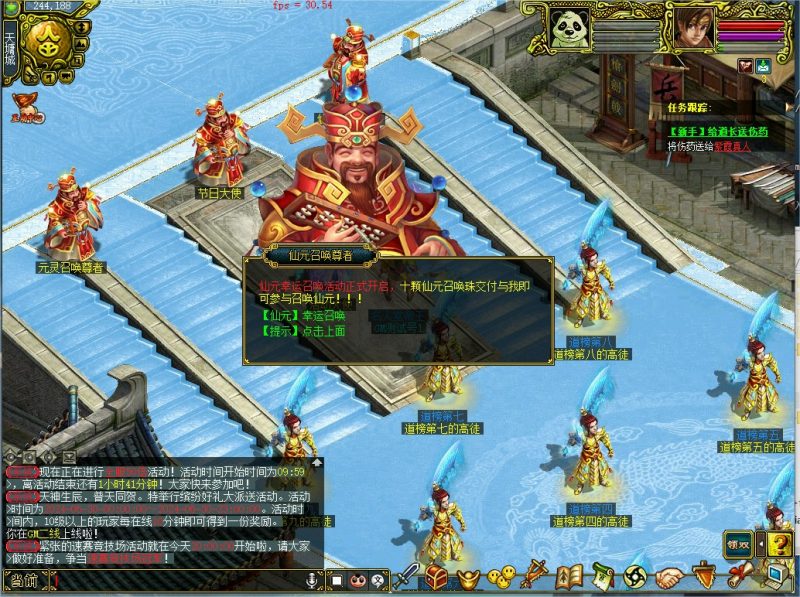Toggle the microphone voice chat button
This screenshot has width=800, height=597.
pos(312,580)
